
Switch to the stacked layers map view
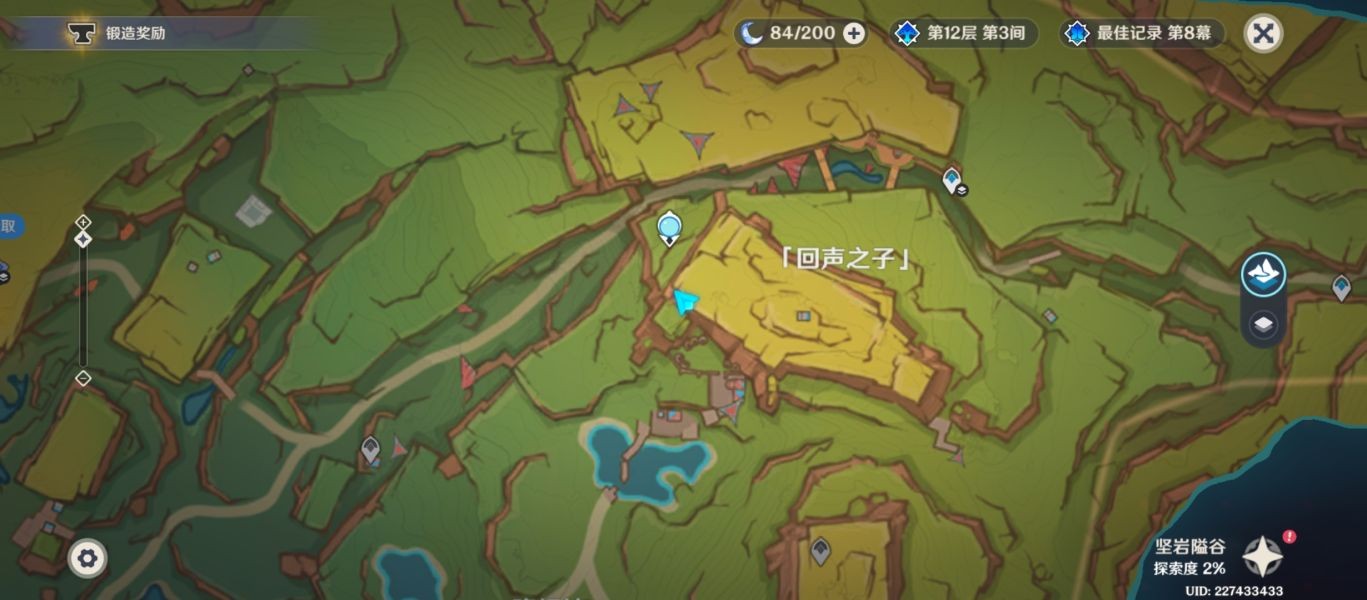pyautogui.click(x=1263, y=325)
